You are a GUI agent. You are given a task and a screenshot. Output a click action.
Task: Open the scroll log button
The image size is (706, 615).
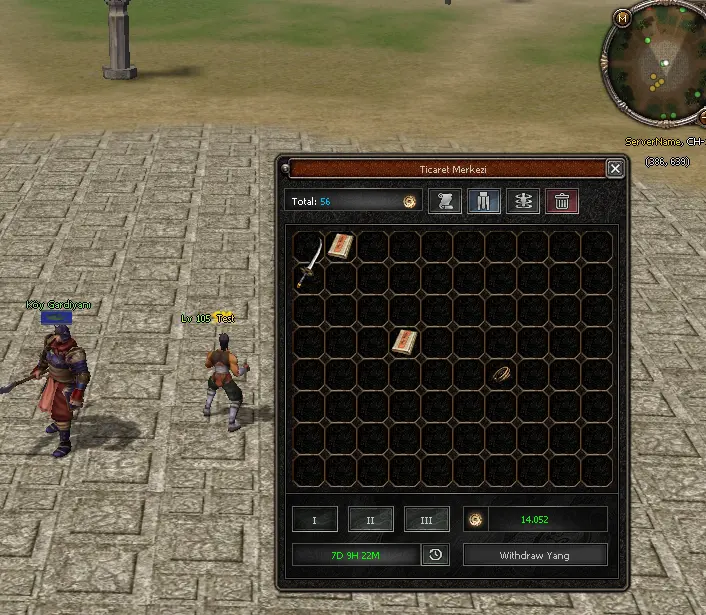point(445,201)
